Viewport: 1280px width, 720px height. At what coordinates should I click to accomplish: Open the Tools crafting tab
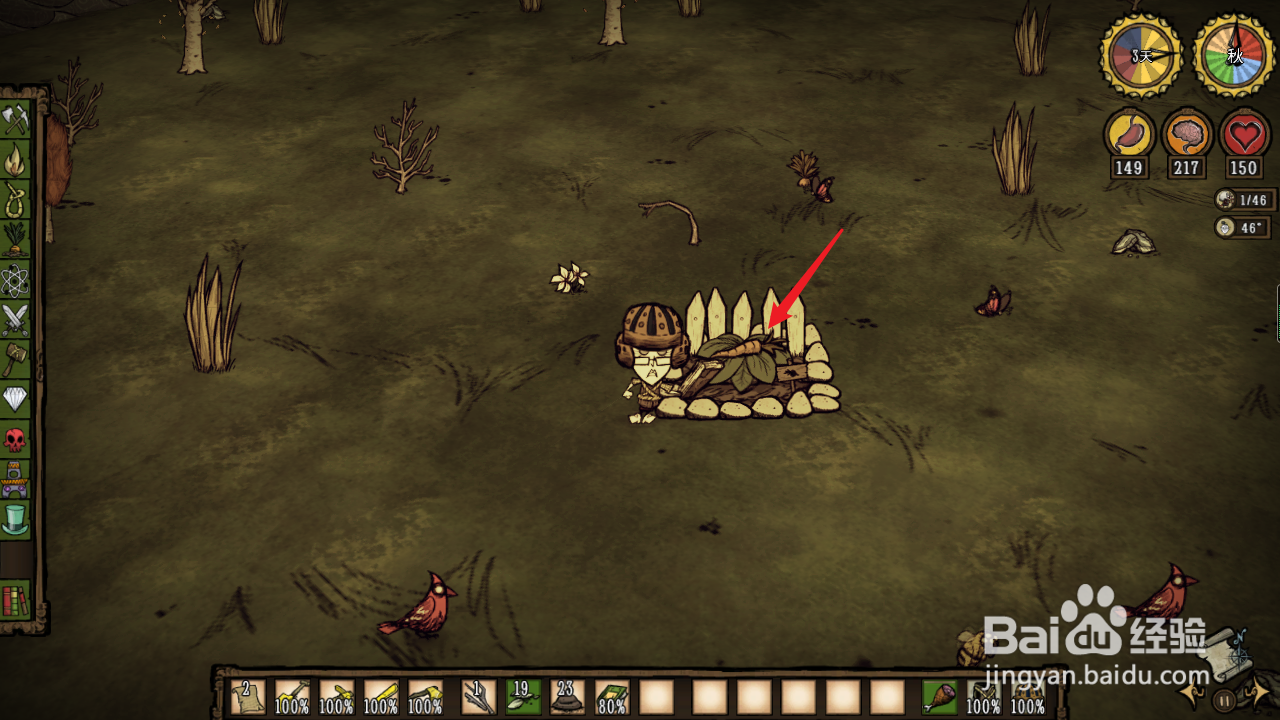pyautogui.click(x=16, y=119)
